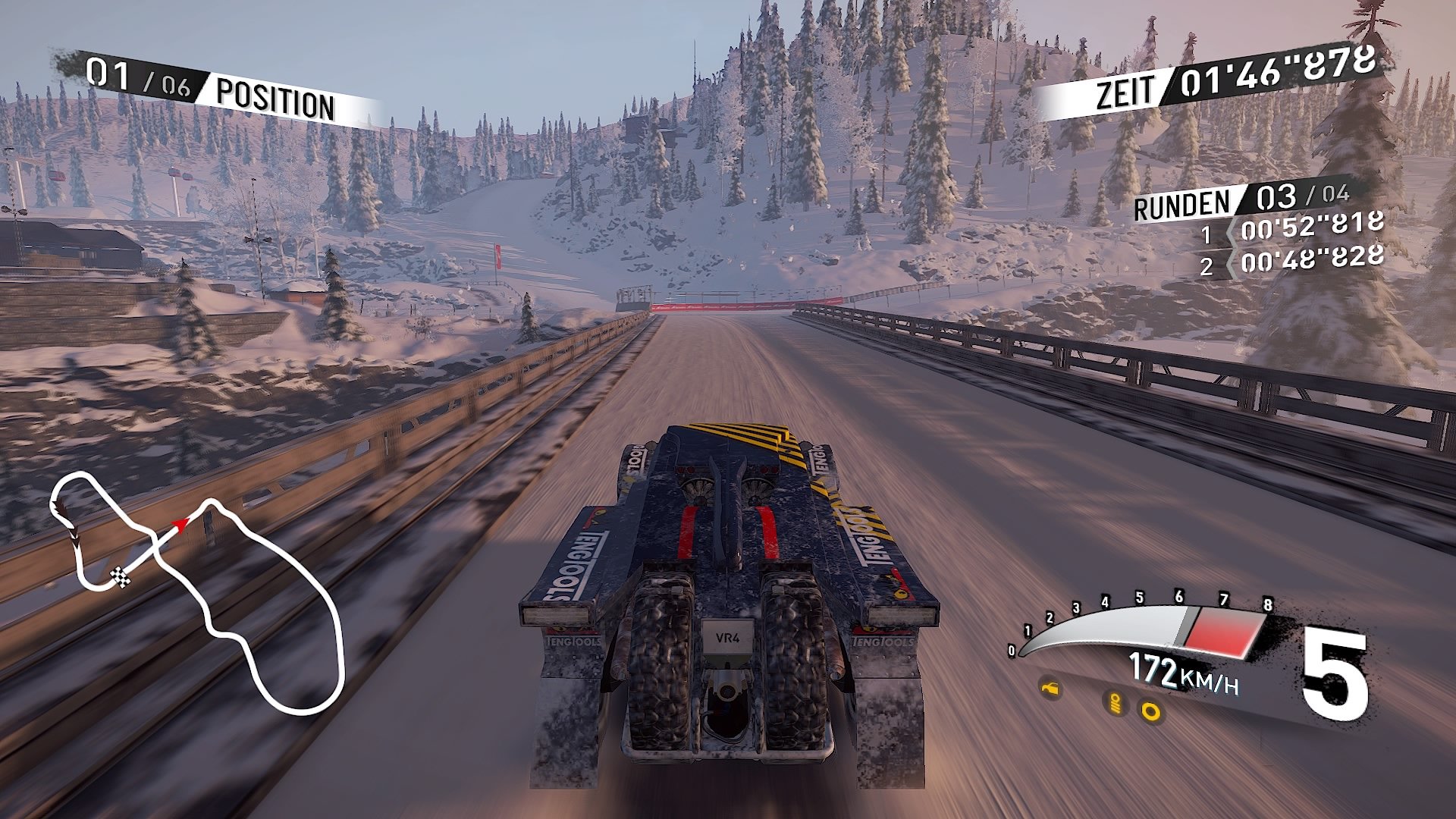The height and width of the screenshot is (819, 1456).
Task: Select the engine damage warning icon
Action: point(1051,689)
